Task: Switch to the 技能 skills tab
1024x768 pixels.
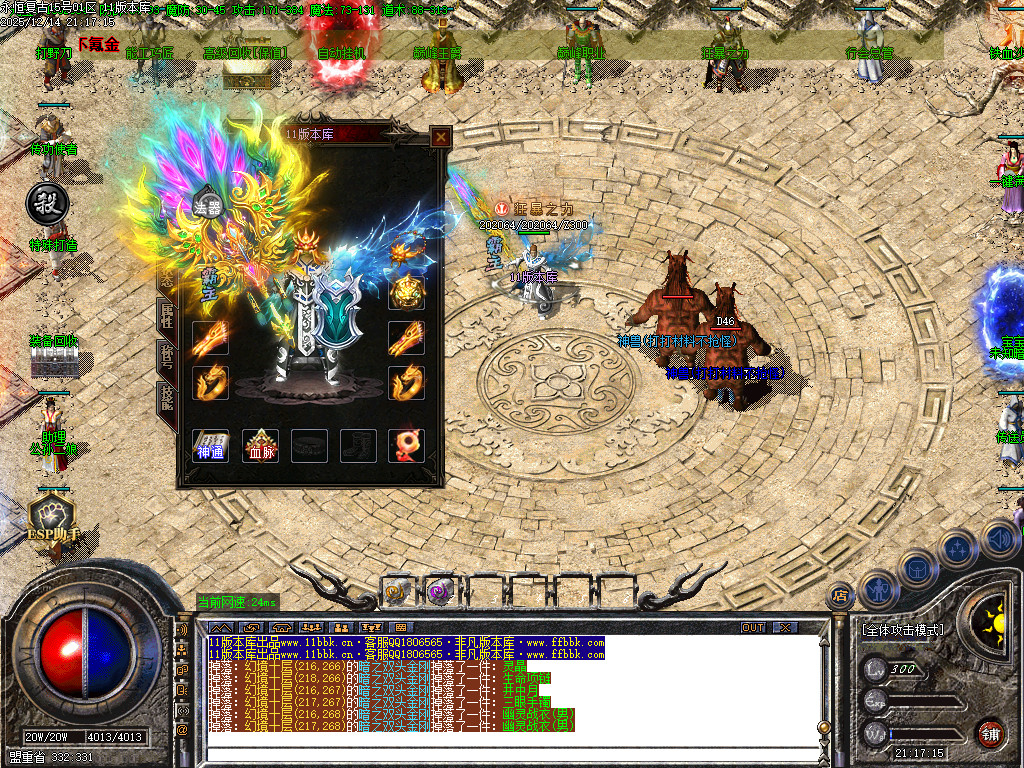Action: click(167, 396)
